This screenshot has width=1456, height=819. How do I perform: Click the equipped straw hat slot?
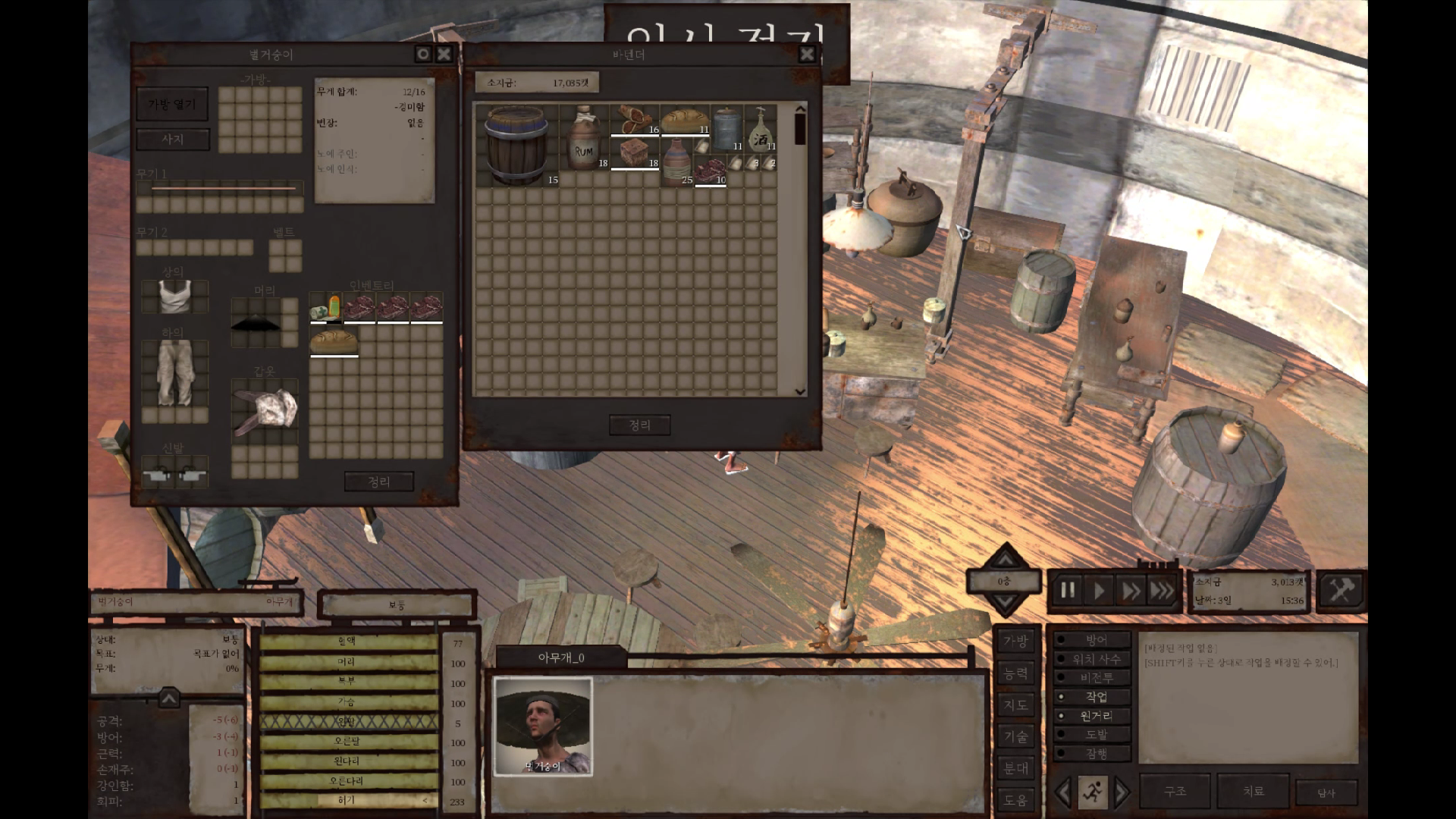click(x=256, y=323)
